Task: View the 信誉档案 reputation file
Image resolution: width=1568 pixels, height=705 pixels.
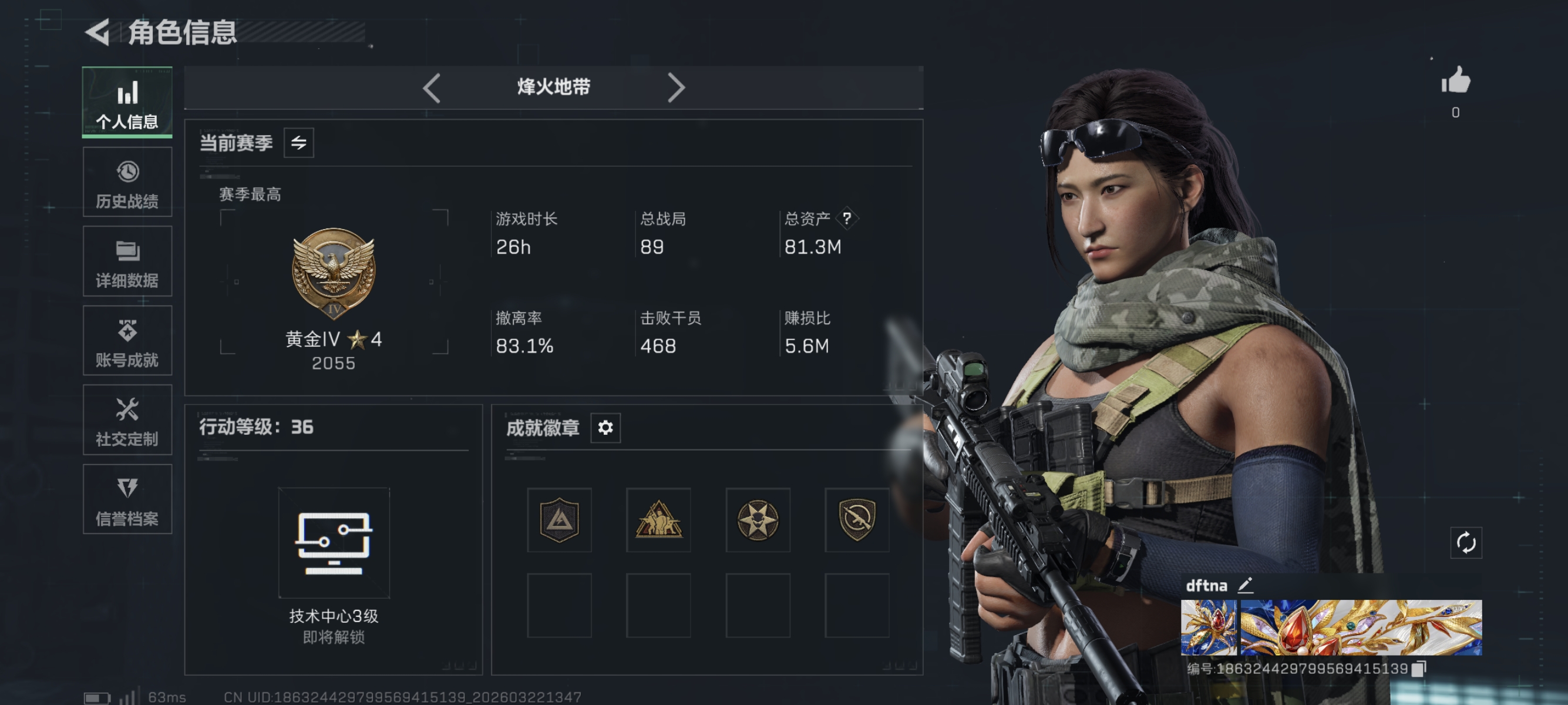Action: (x=127, y=500)
